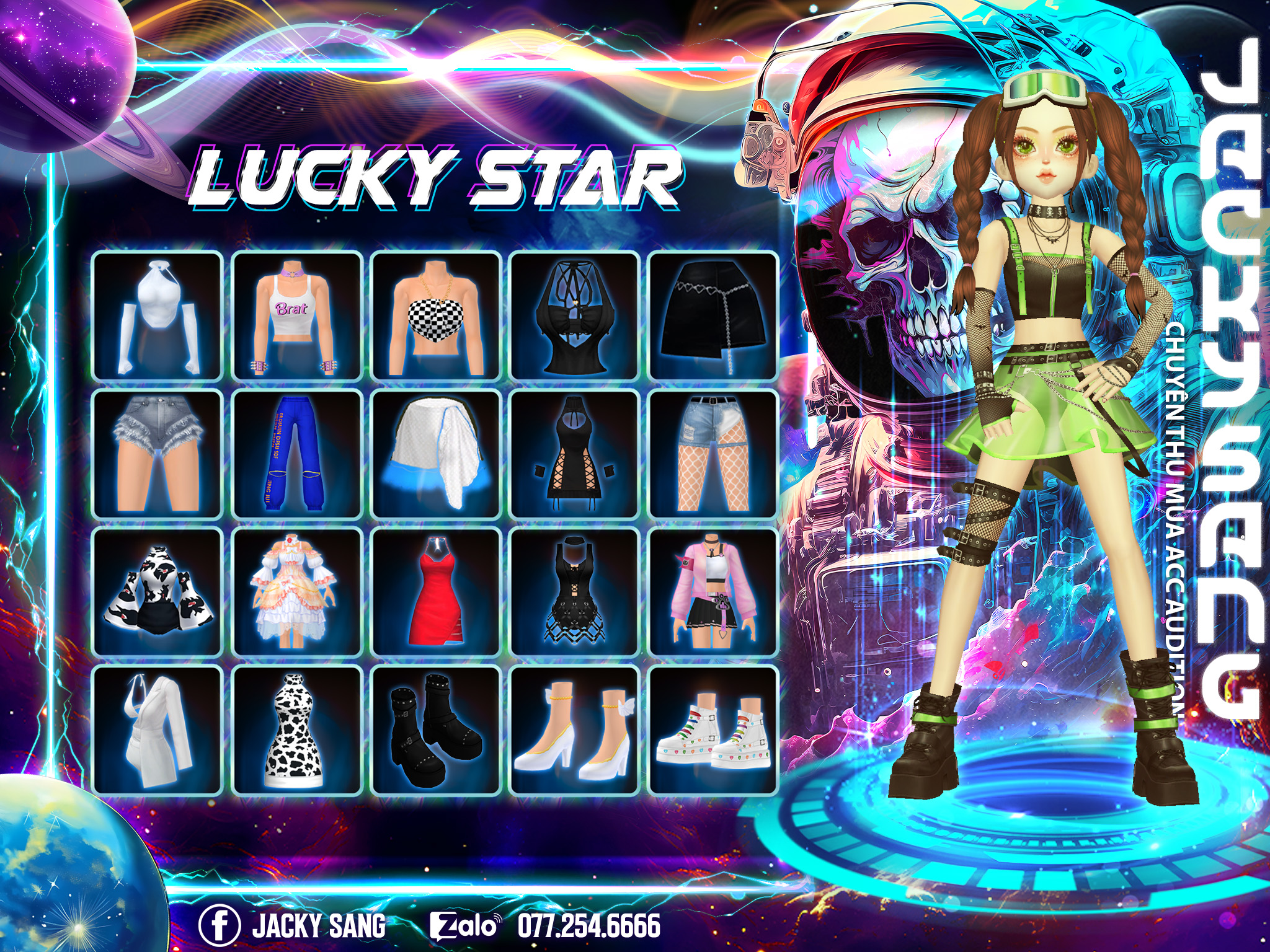Select the black platform boots

pos(435,730)
